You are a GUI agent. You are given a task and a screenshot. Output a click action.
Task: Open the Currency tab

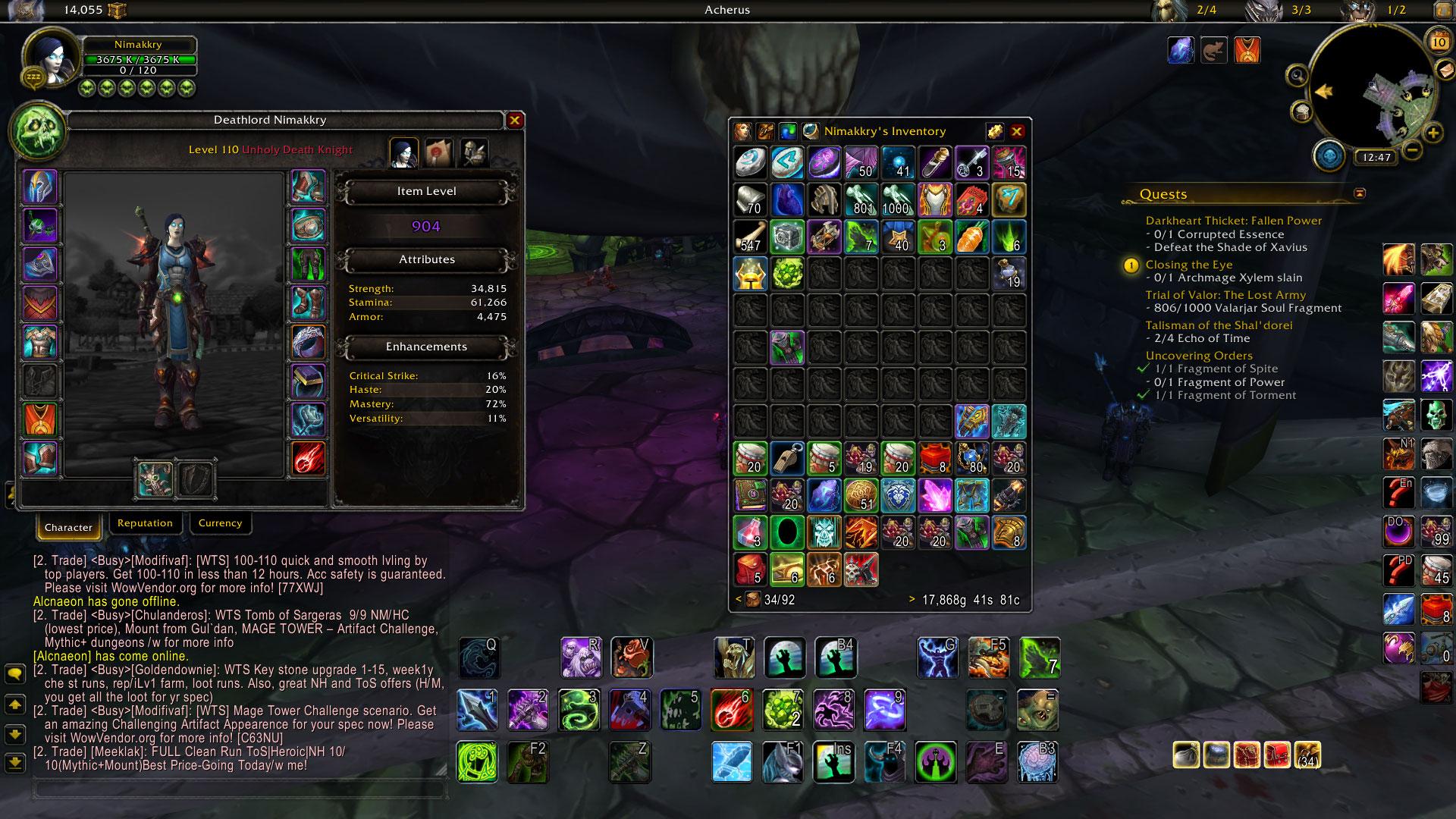220,523
